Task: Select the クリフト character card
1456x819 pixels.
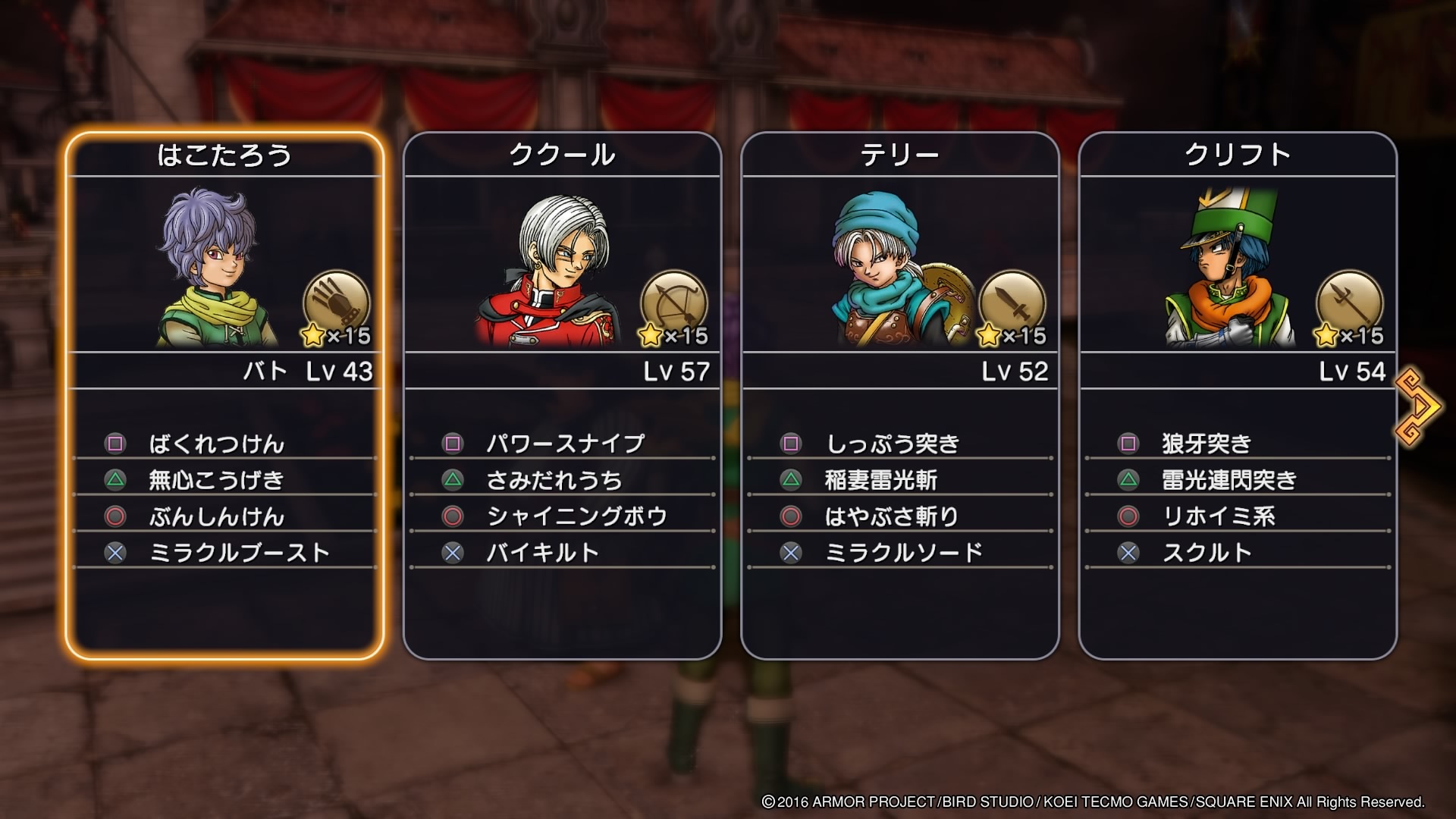Action: click(x=1237, y=394)
